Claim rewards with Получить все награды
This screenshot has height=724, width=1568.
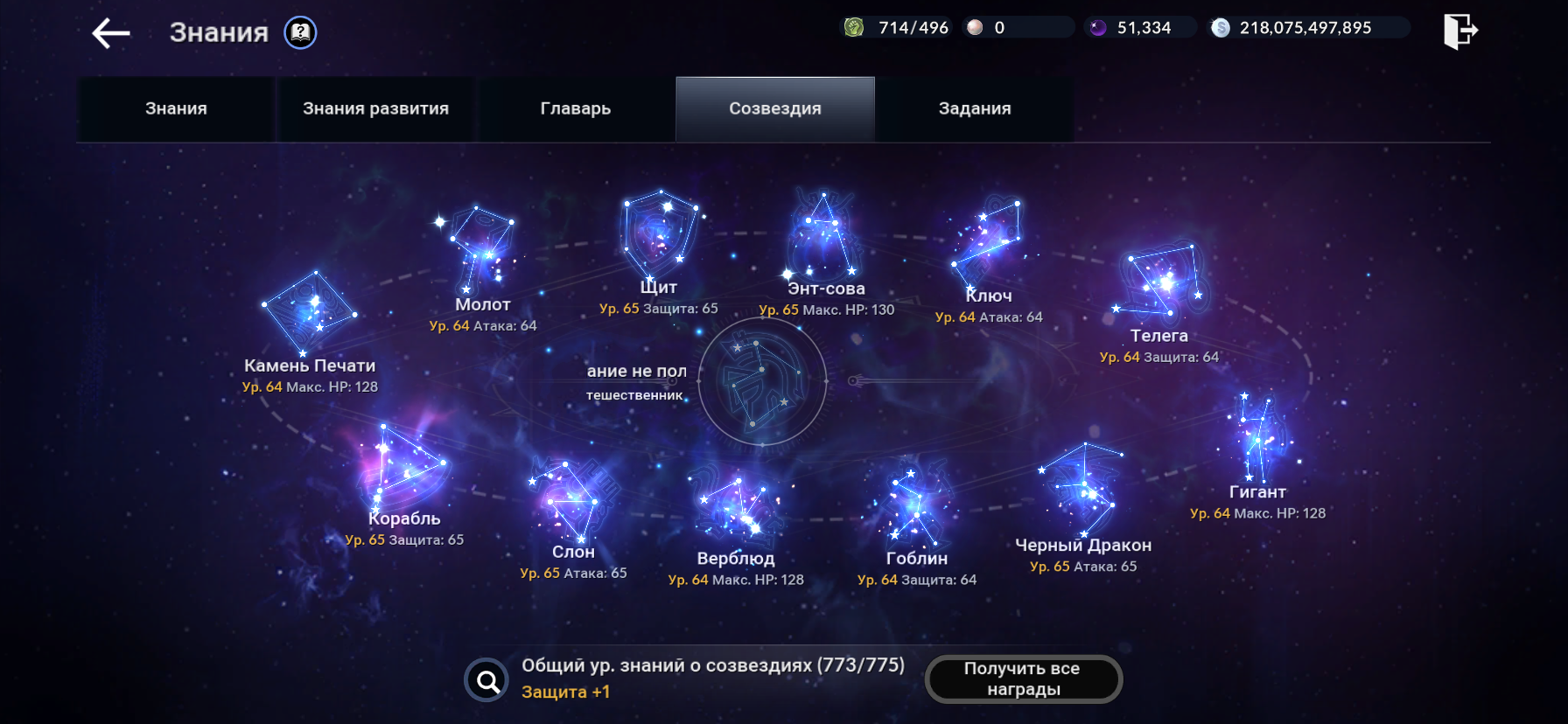(1023, 679)
